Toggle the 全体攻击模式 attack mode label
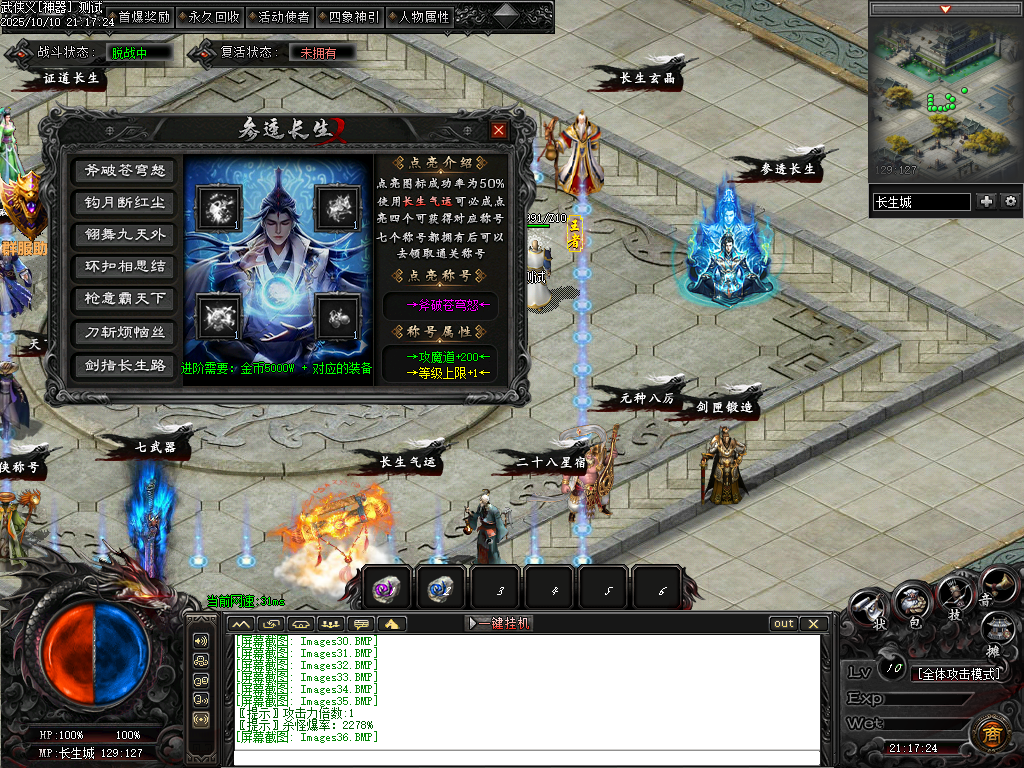The image size is (1024, 768). 960,673
